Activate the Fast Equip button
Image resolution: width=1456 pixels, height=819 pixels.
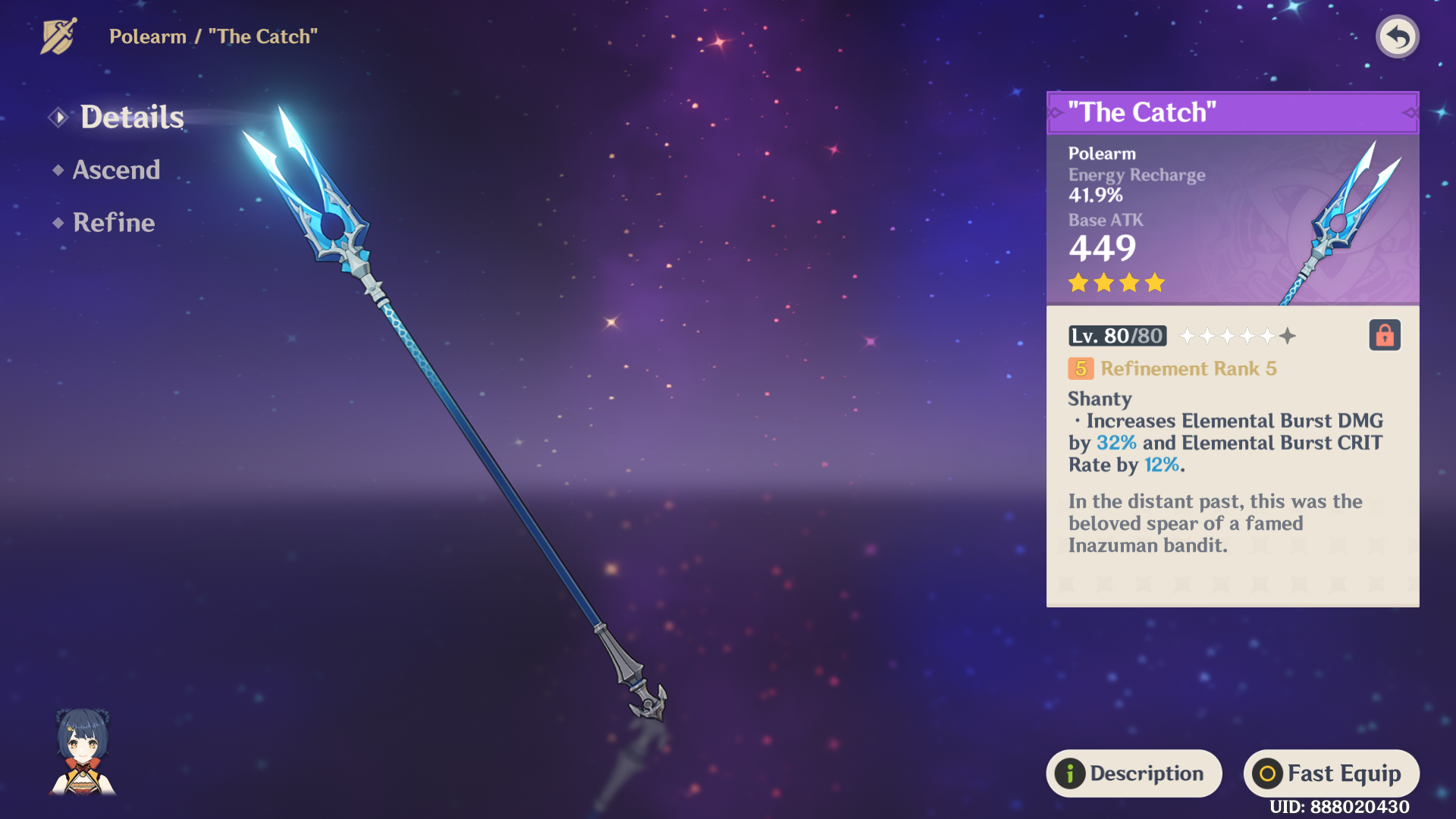click(1331, 773)
